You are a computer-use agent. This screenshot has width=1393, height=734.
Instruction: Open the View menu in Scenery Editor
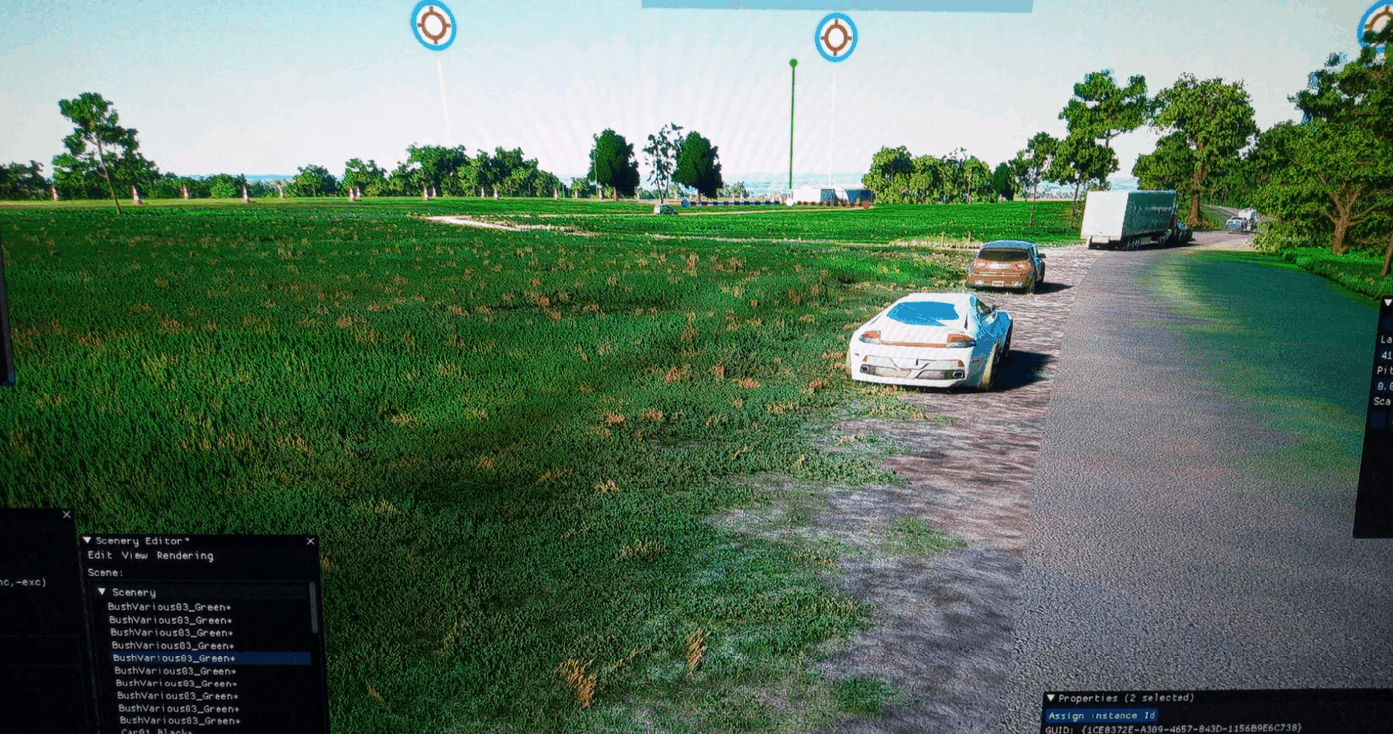coord(134,556)
